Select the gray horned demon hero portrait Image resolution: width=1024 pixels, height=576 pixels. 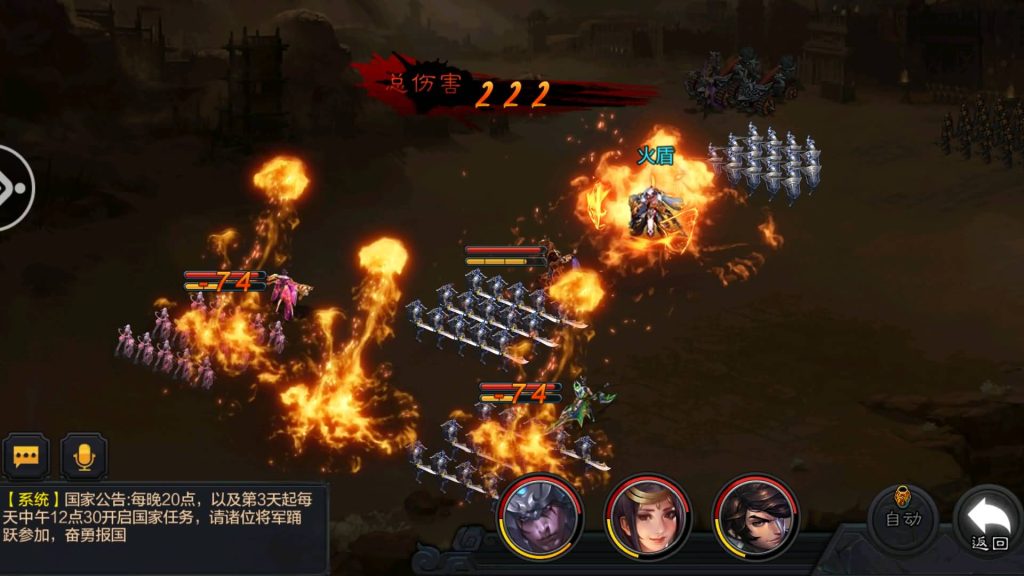pyautogui.click(x=540, y=516)
